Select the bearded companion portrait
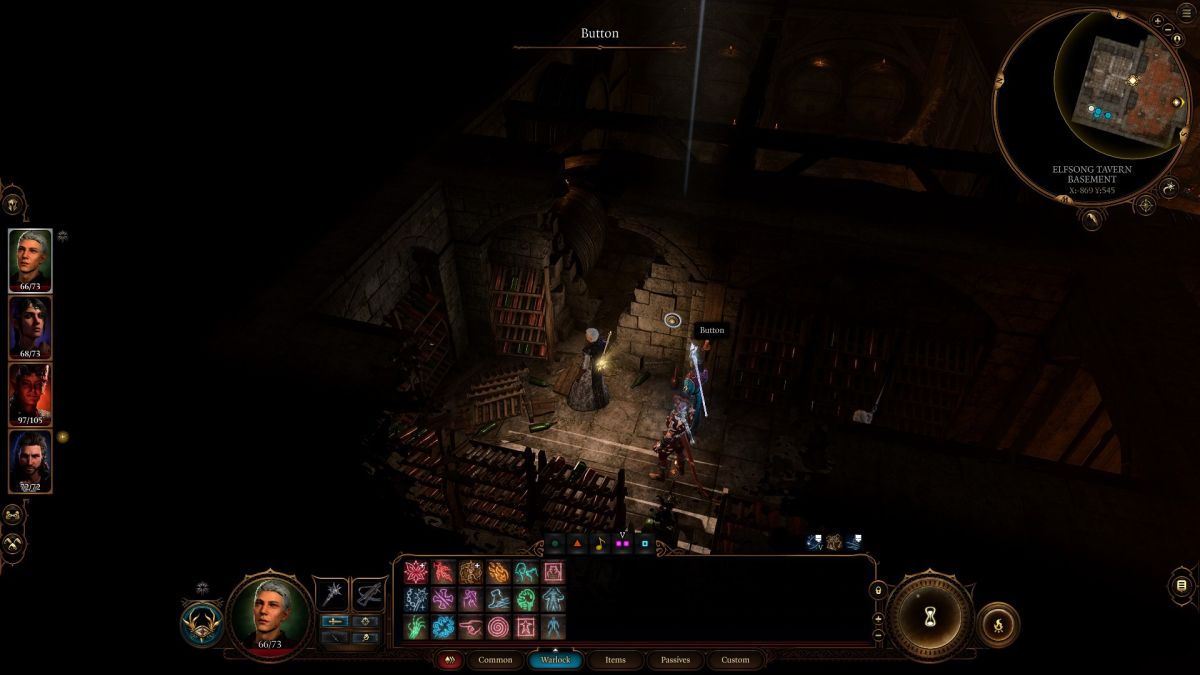 point(30,460)
